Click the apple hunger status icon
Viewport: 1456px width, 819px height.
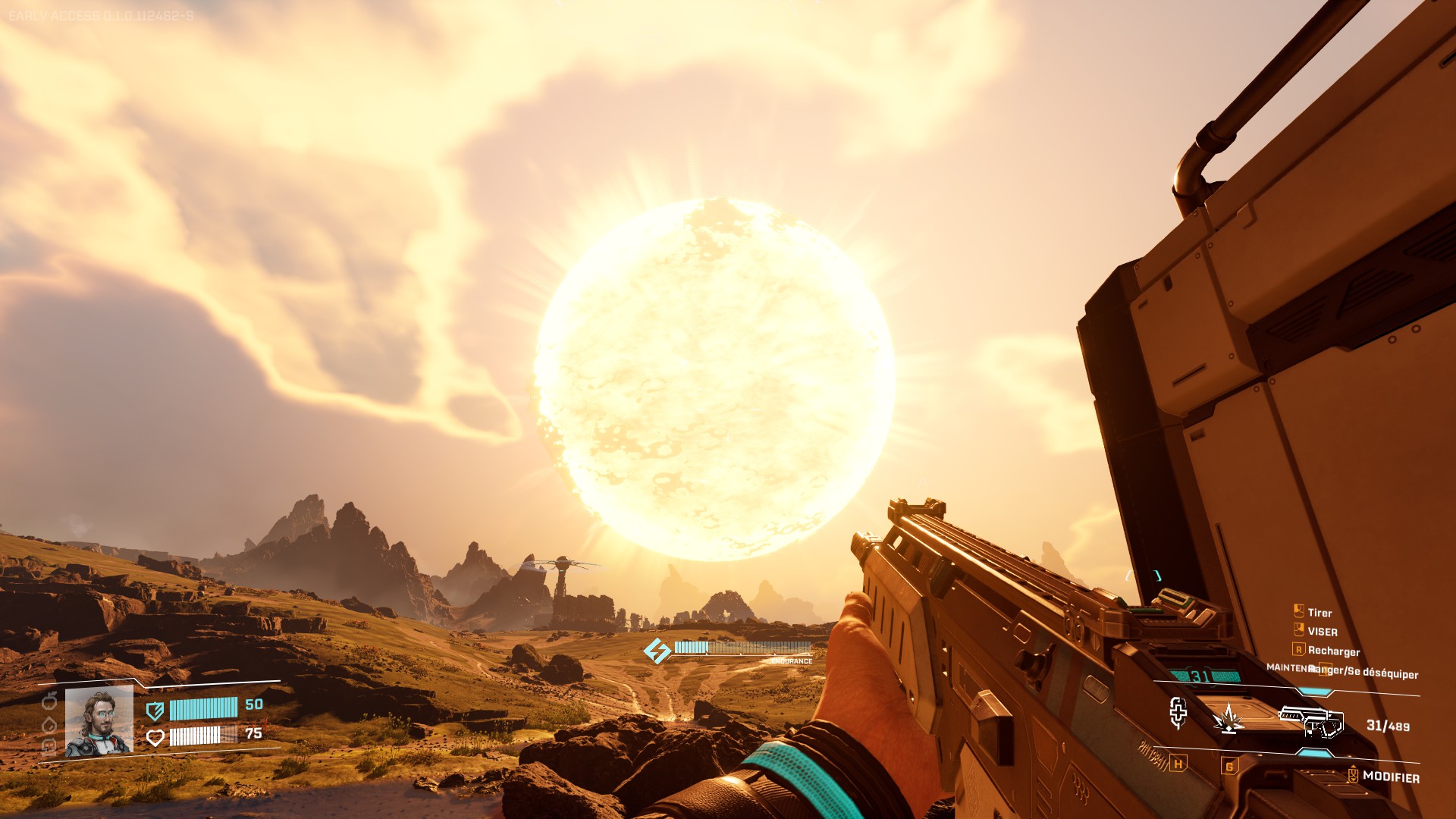(50, 701)
